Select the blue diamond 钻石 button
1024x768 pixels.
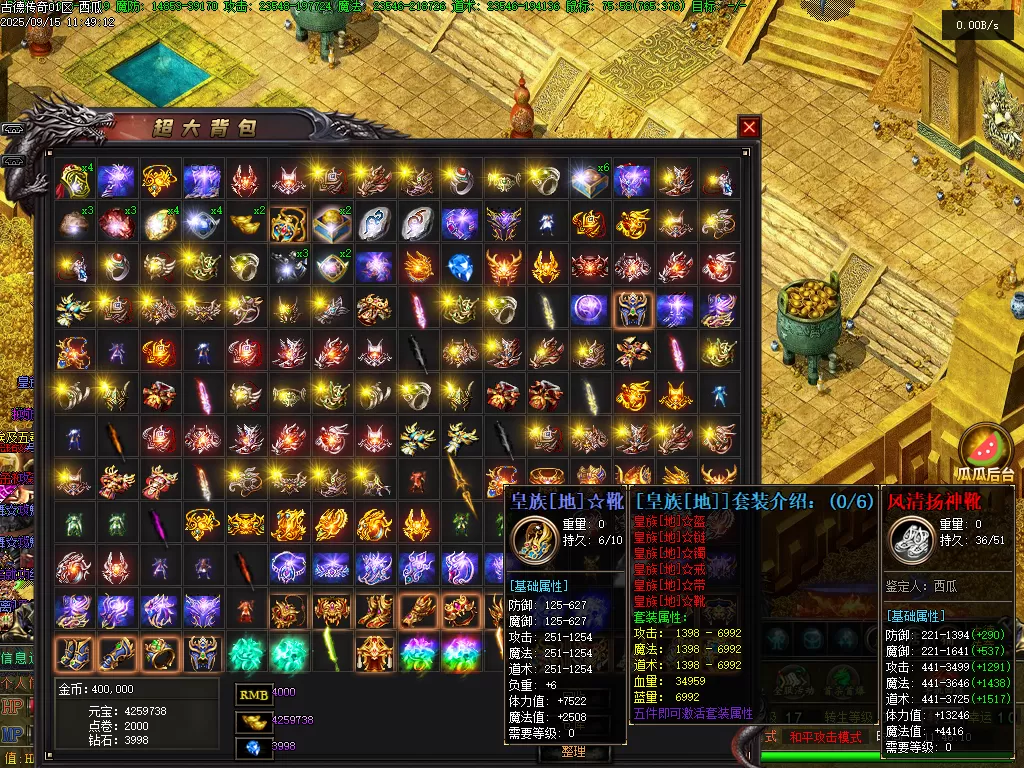click(254, 747)
